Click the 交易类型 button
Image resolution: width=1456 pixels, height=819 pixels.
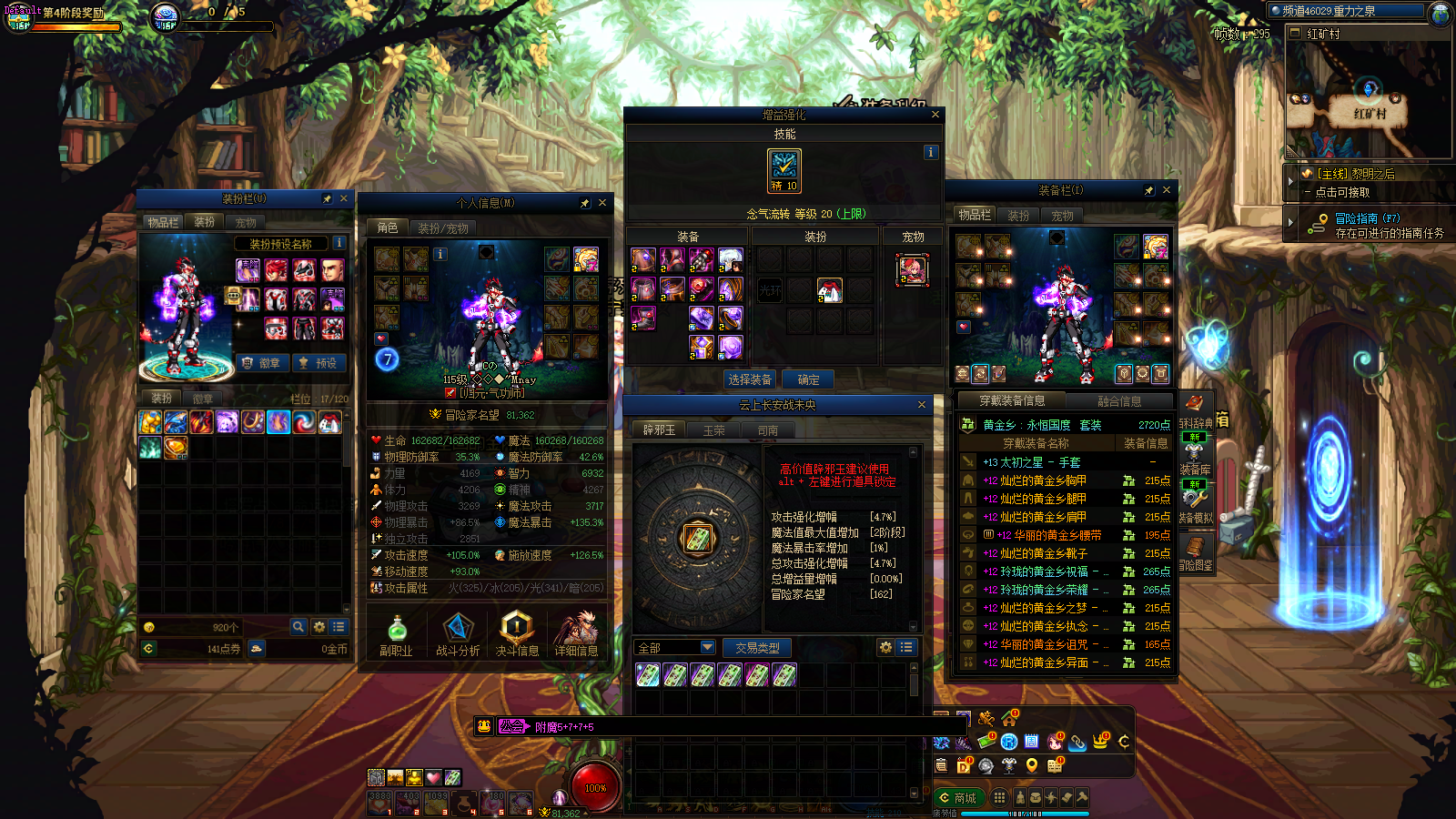(757, 648)
